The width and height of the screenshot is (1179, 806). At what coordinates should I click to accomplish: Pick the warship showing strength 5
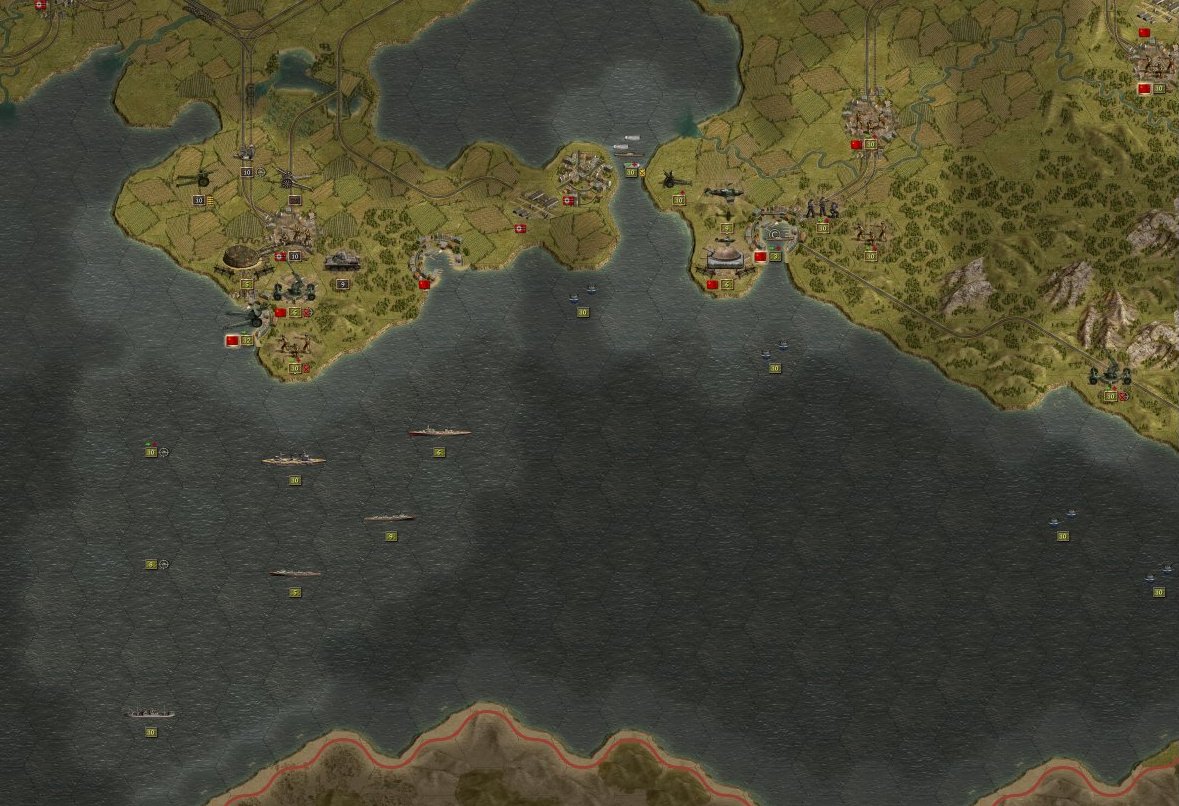pos(295,573)
